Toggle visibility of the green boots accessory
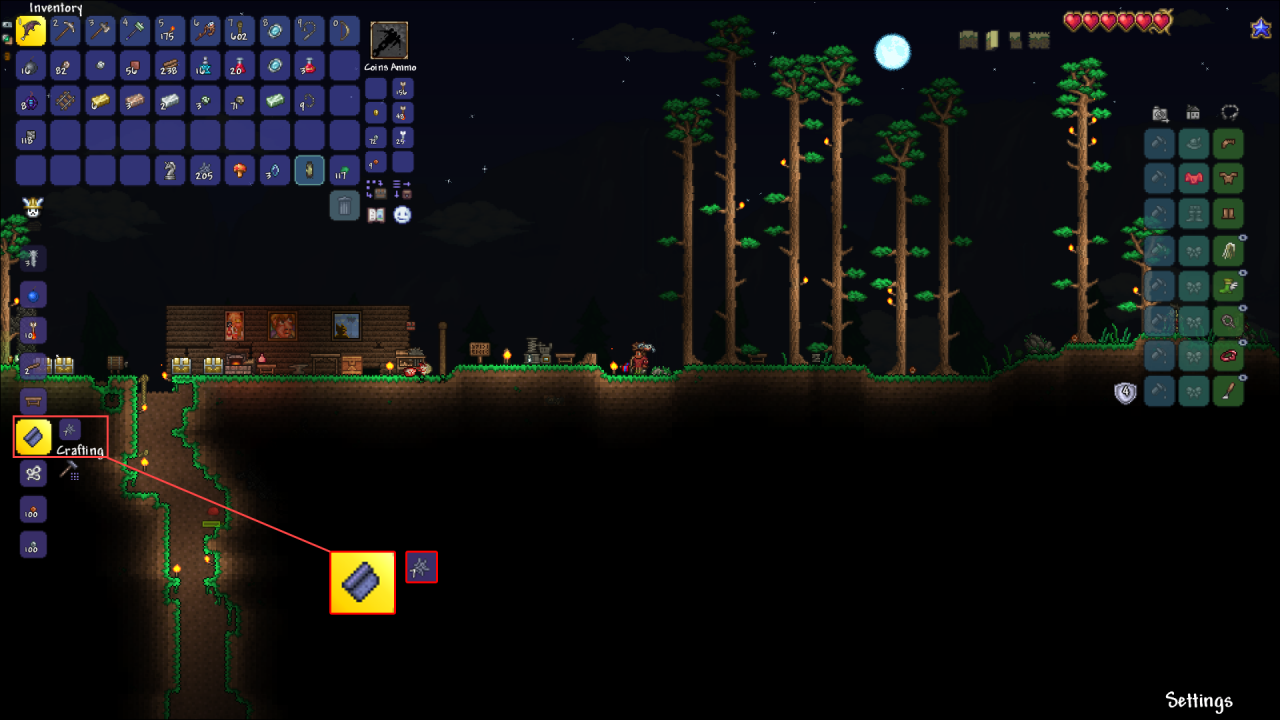The image size is (1280, 720). click(1243, 271)
